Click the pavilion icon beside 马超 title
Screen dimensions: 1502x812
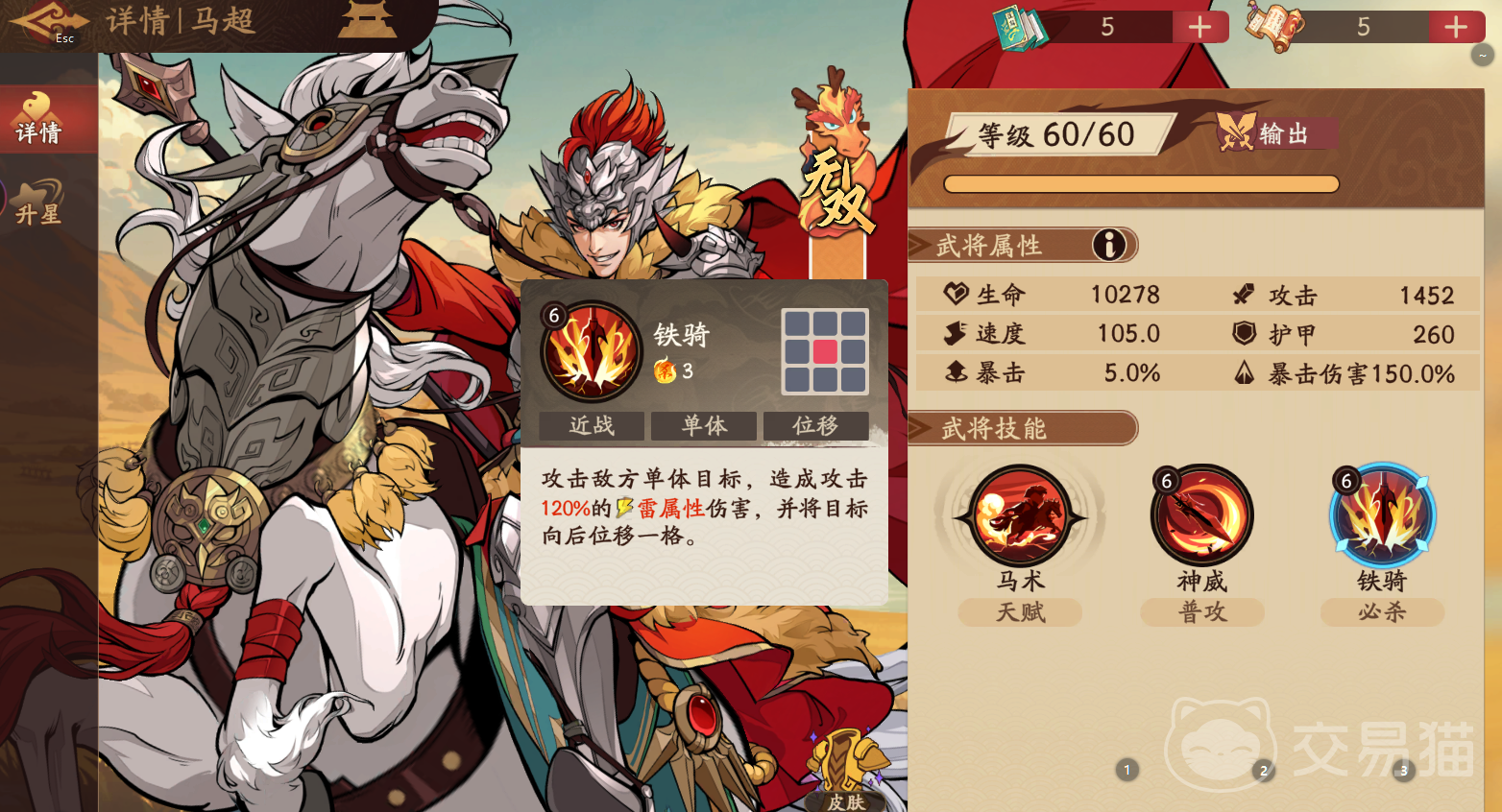coord(367,19)
